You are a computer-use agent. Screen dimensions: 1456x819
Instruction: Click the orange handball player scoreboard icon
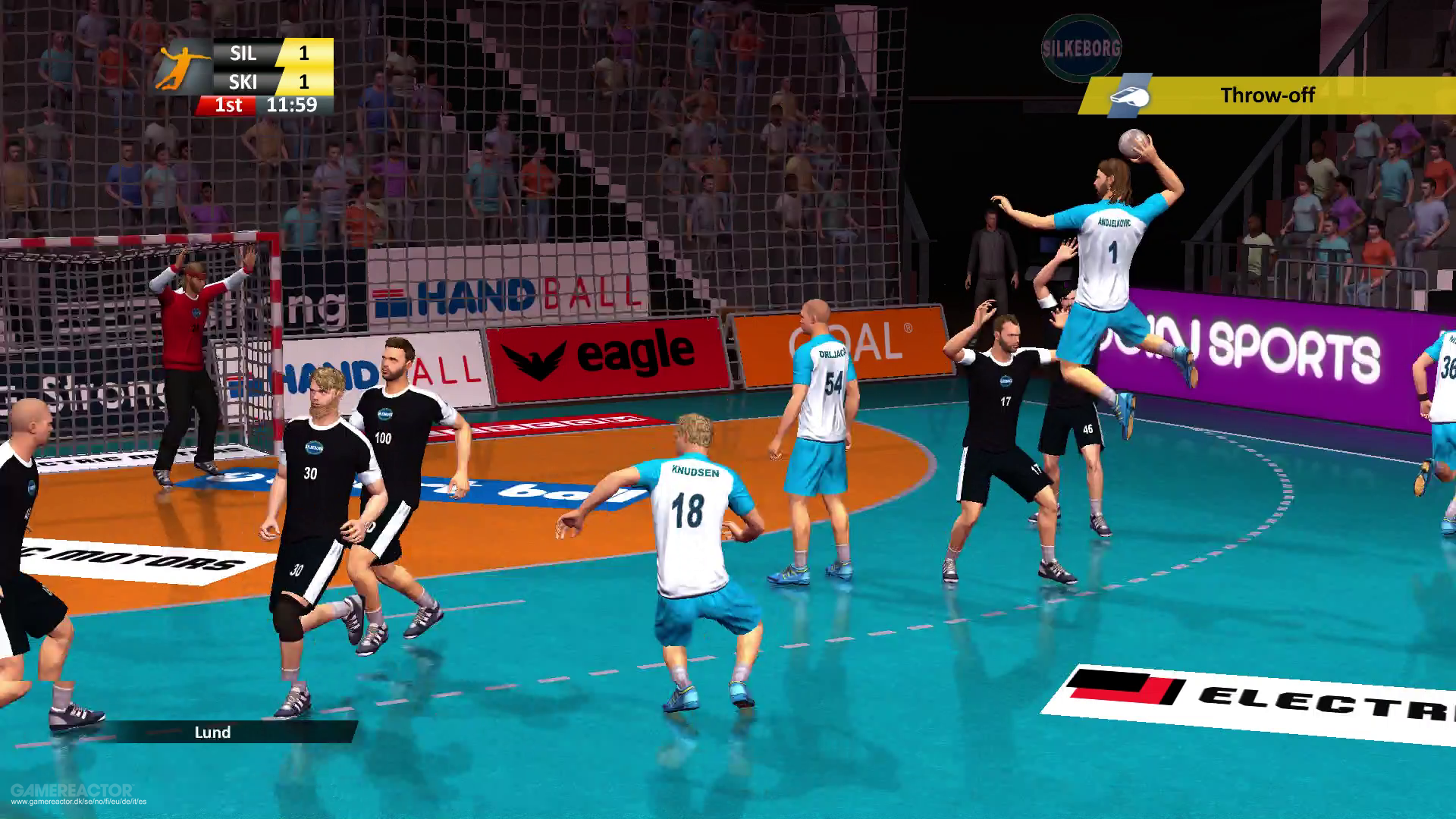tap(180, 67)
